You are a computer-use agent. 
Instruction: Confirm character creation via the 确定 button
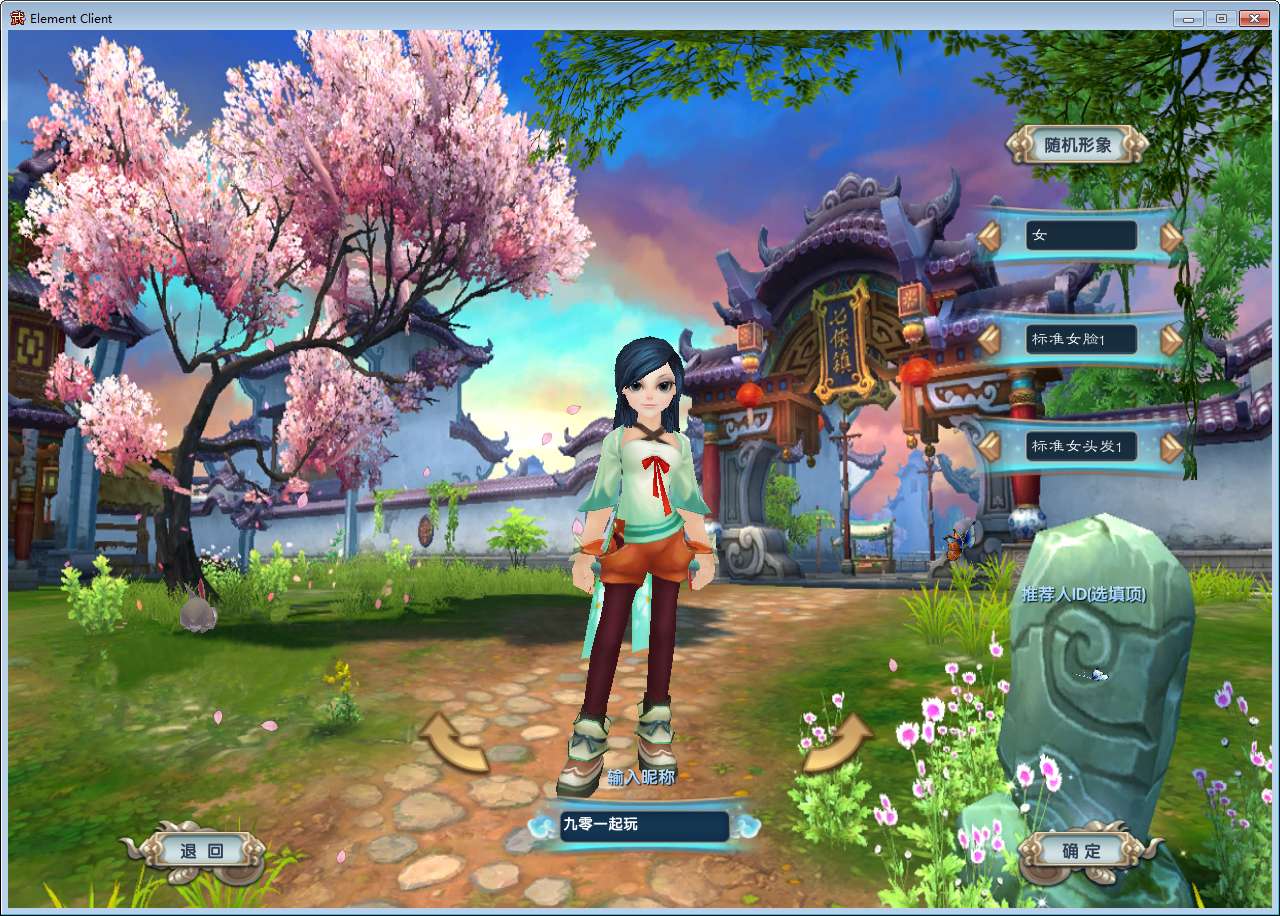1080,851
